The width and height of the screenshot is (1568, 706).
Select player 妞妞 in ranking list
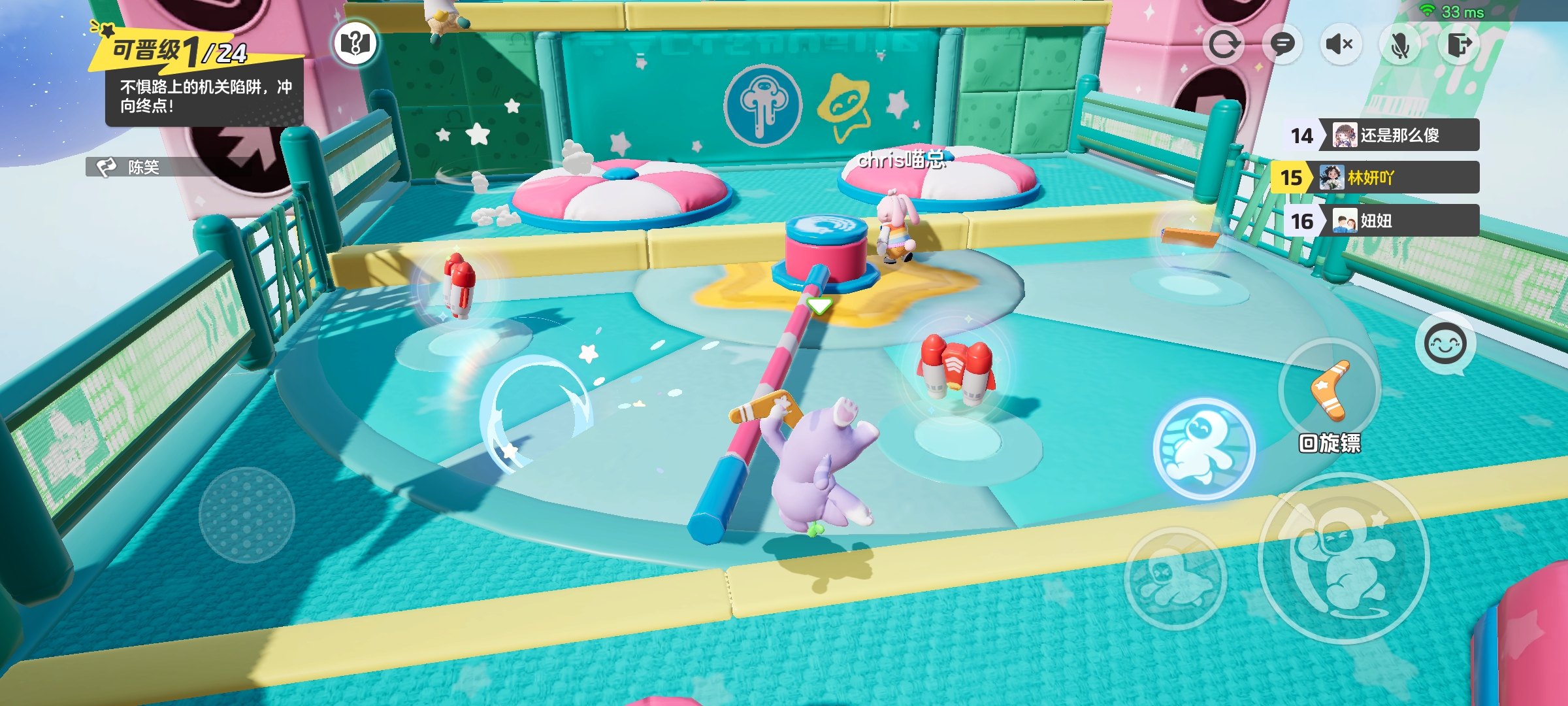pos(1398,221)
